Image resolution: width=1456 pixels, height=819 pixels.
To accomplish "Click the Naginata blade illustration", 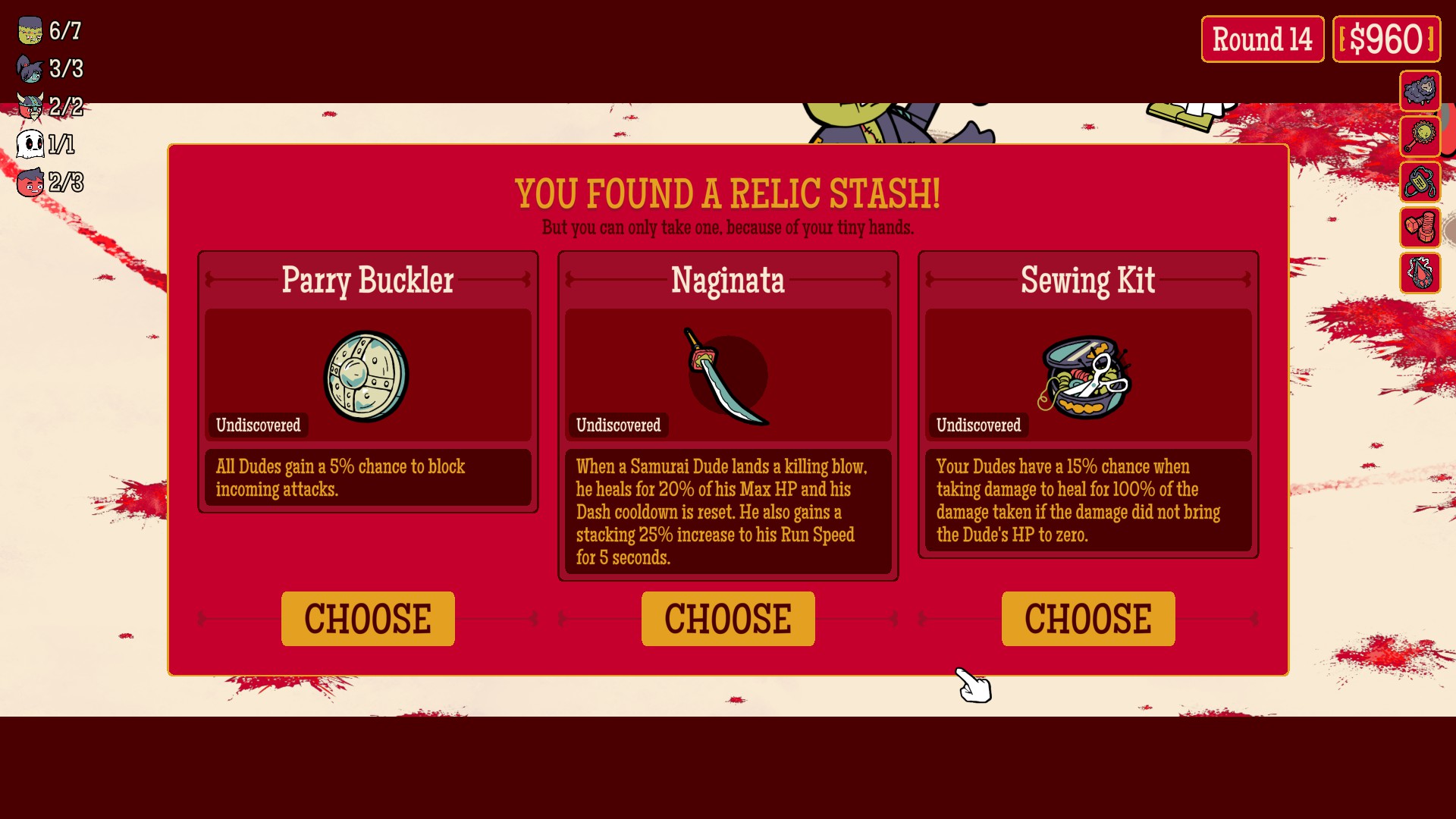I will pos(726,375).
